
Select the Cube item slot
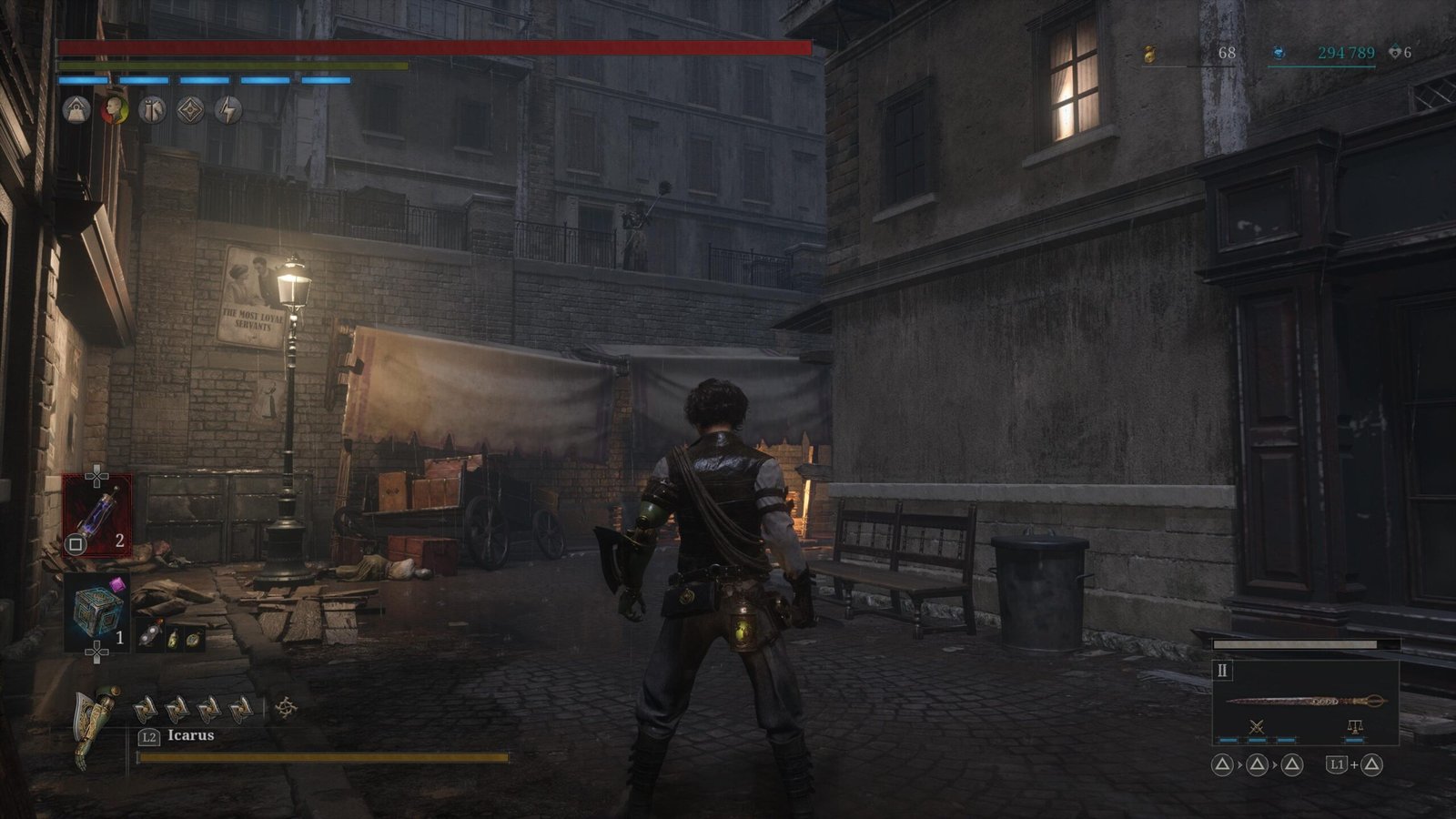tap(96, 612)
